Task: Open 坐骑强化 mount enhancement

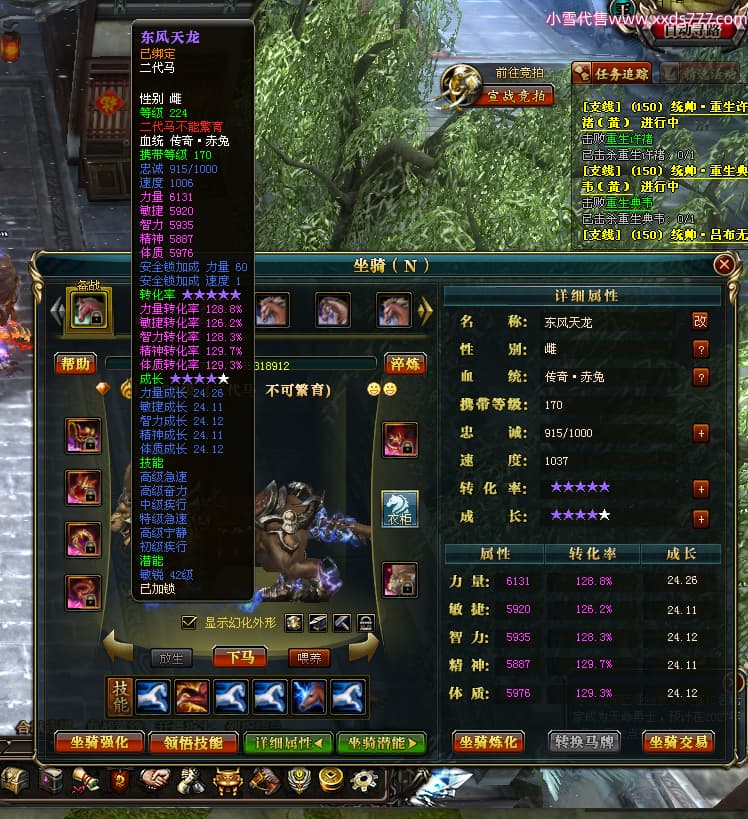Action: [x=98, y=742]
